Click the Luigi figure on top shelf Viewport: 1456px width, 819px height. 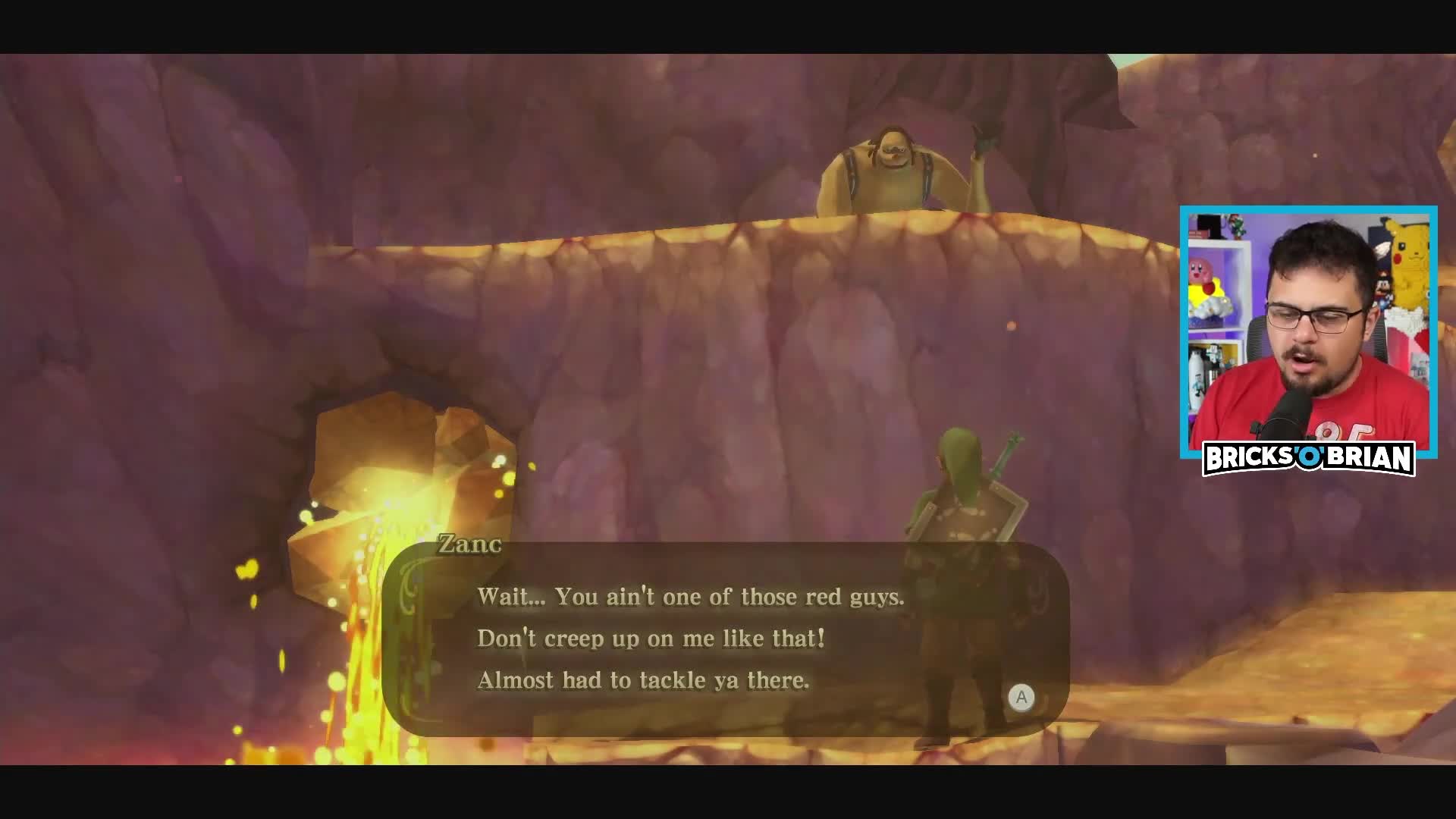[x=1236, y=225]
